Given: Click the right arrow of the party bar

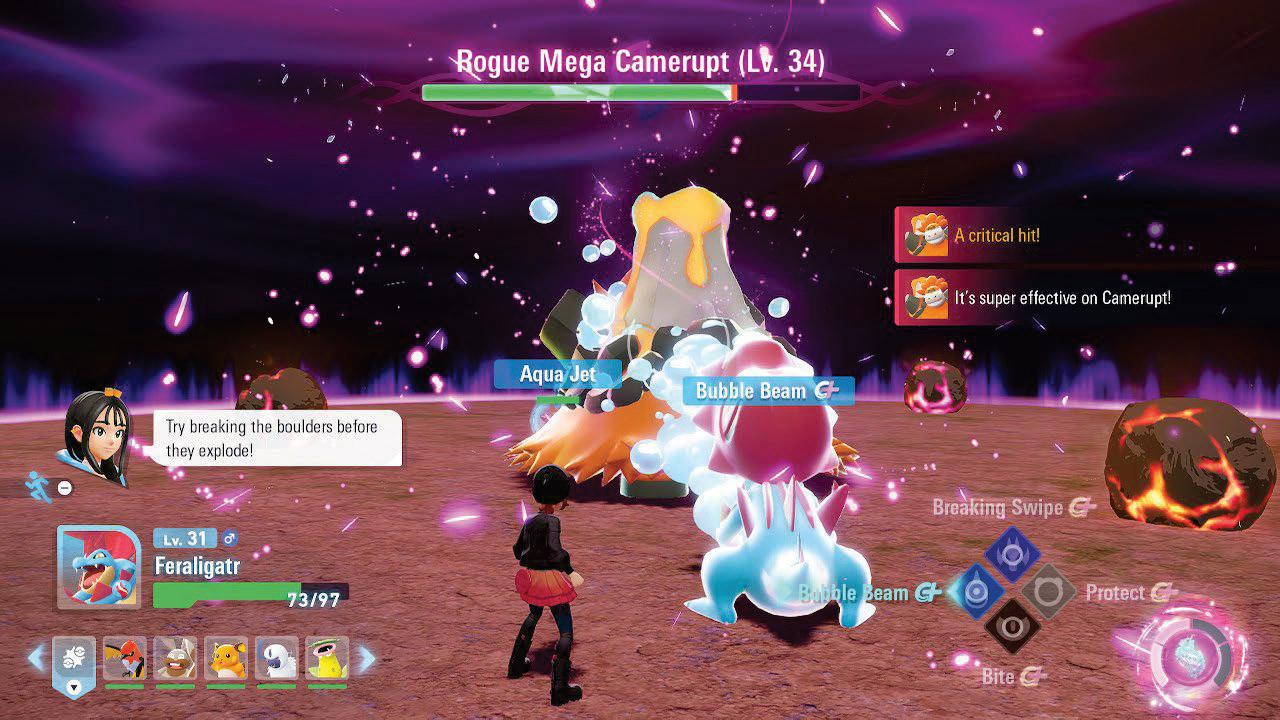Looking at the screenshot, I should click(x=366, y=655).
